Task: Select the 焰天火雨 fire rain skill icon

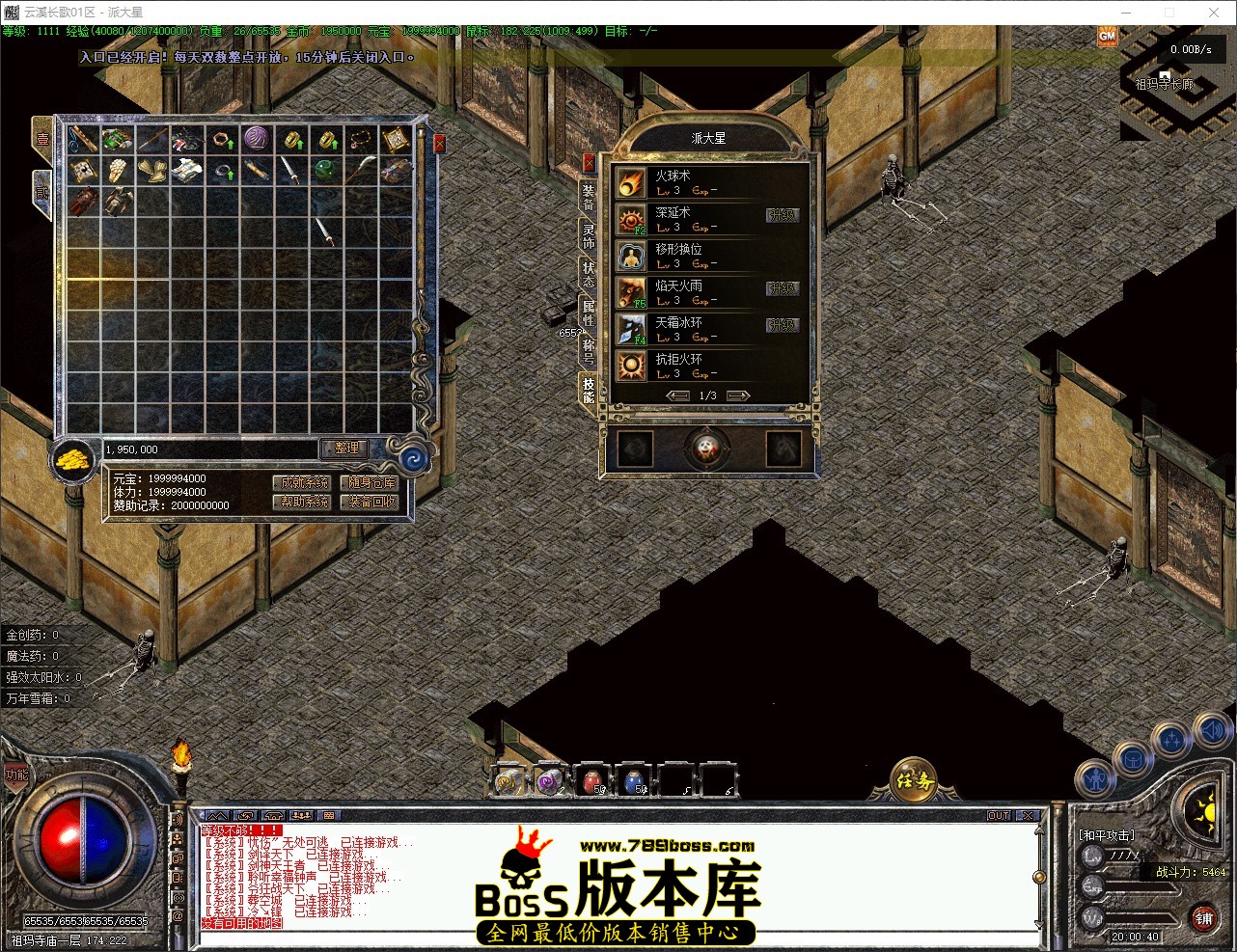Action: point(631,291)
